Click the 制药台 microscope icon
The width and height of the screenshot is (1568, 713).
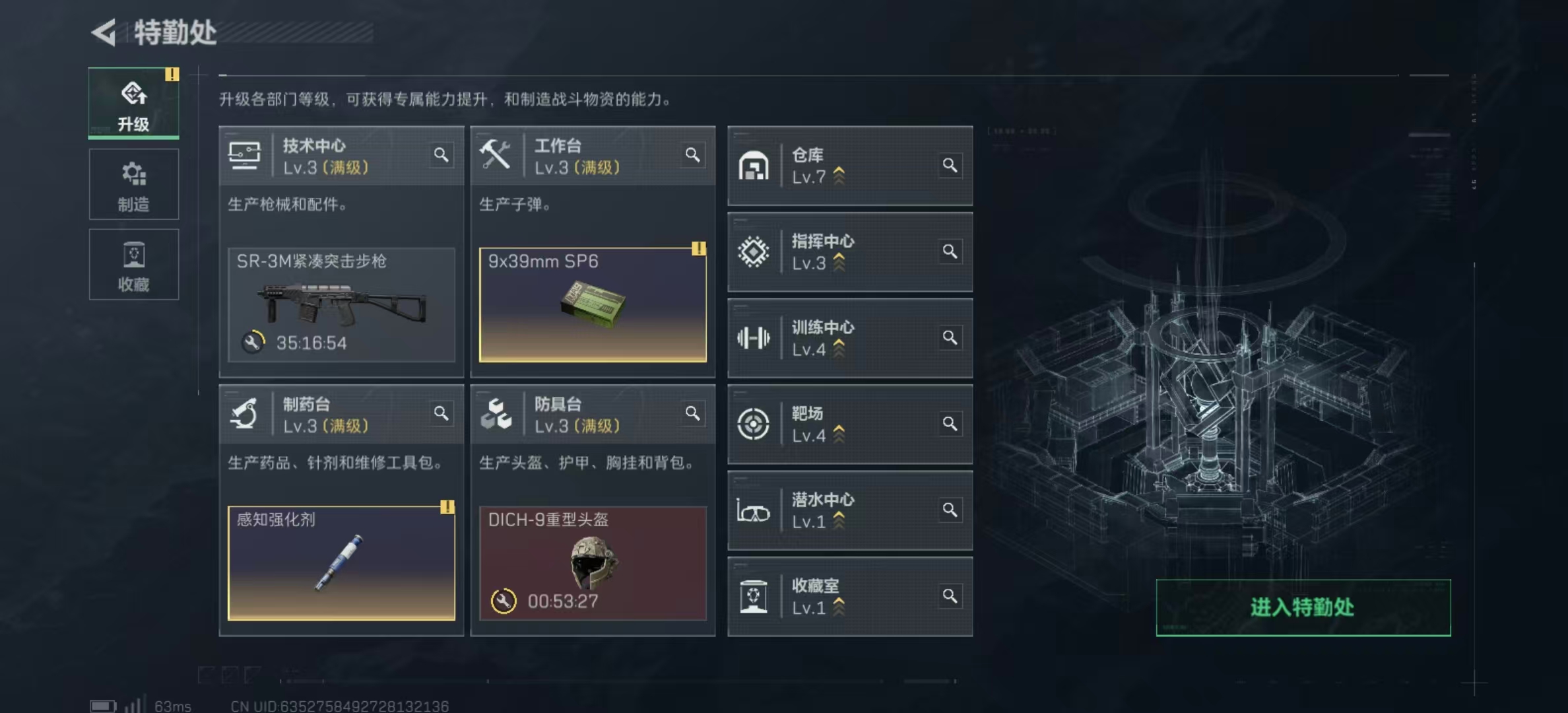pyautogui.click(x=245, y=413)
